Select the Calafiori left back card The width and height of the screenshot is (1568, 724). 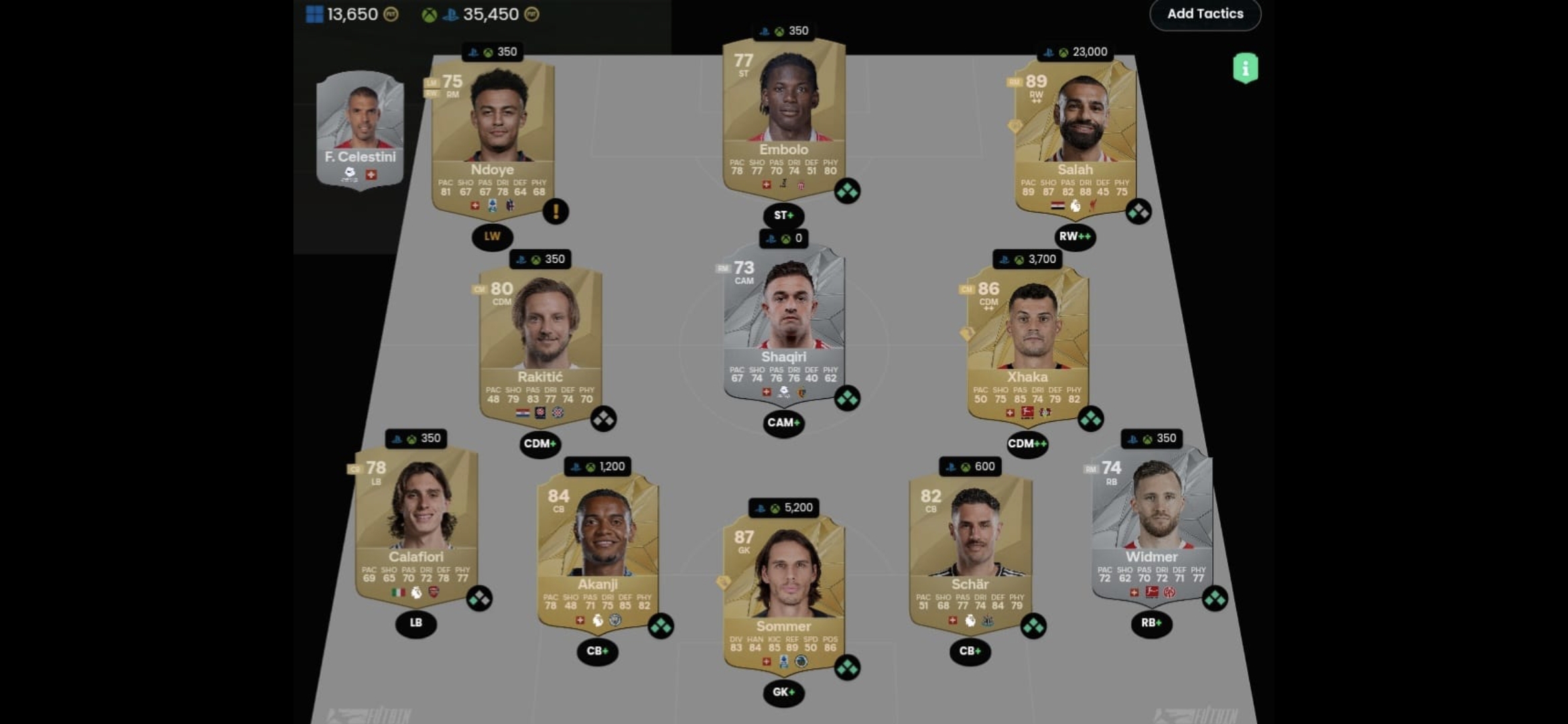click(416, 524)
